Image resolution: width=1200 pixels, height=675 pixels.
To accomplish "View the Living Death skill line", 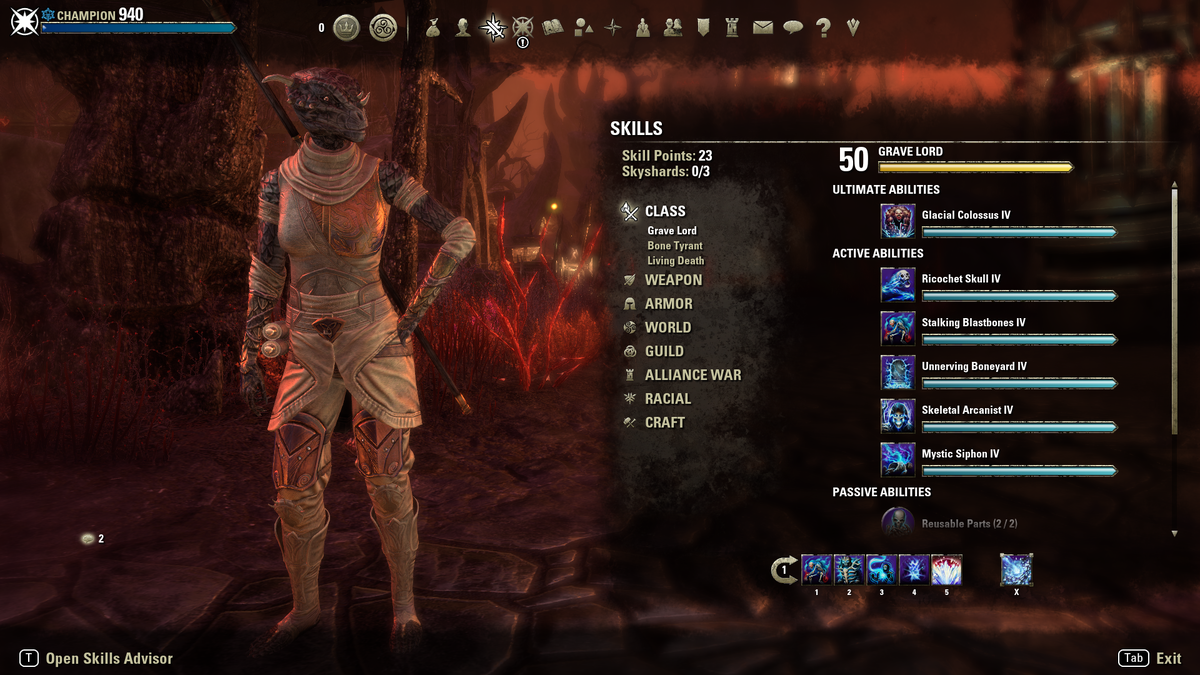I will click(x=675, y=261).
